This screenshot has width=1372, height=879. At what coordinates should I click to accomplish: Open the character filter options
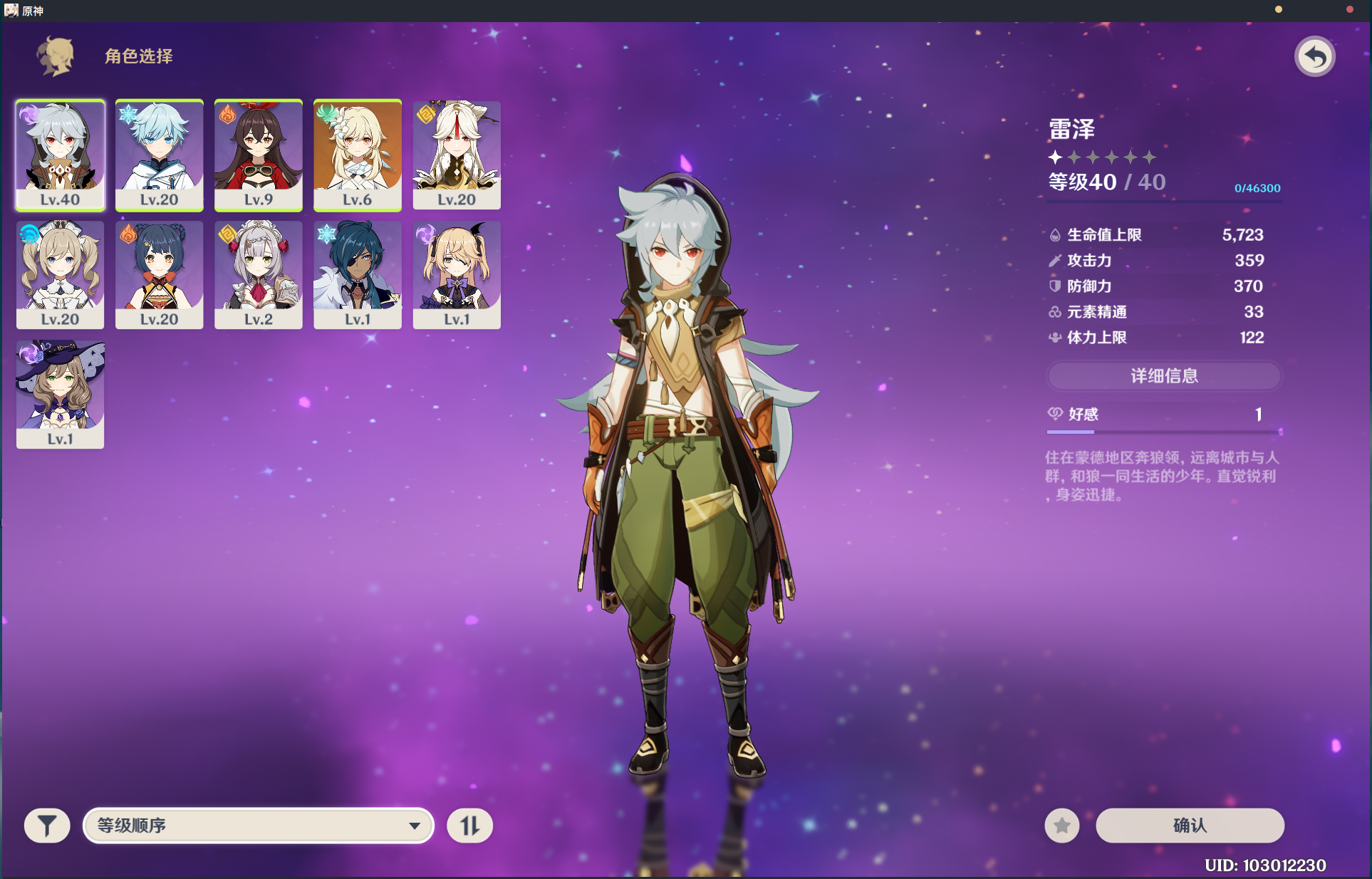click(x=46, y=825)
